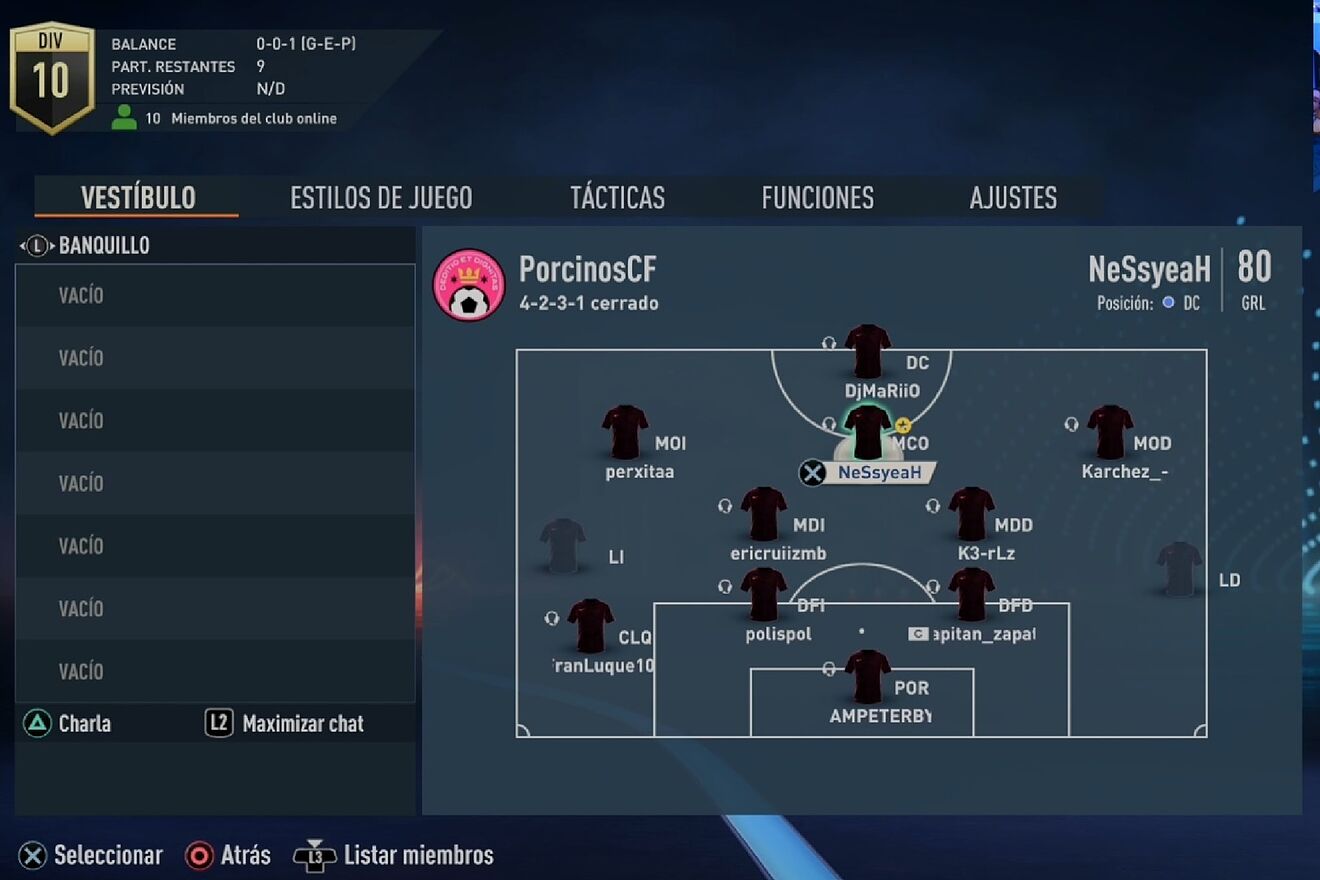Choose midfielder K3-rLz at MDD
1320x880 pixels.
[x=971, y=514]
